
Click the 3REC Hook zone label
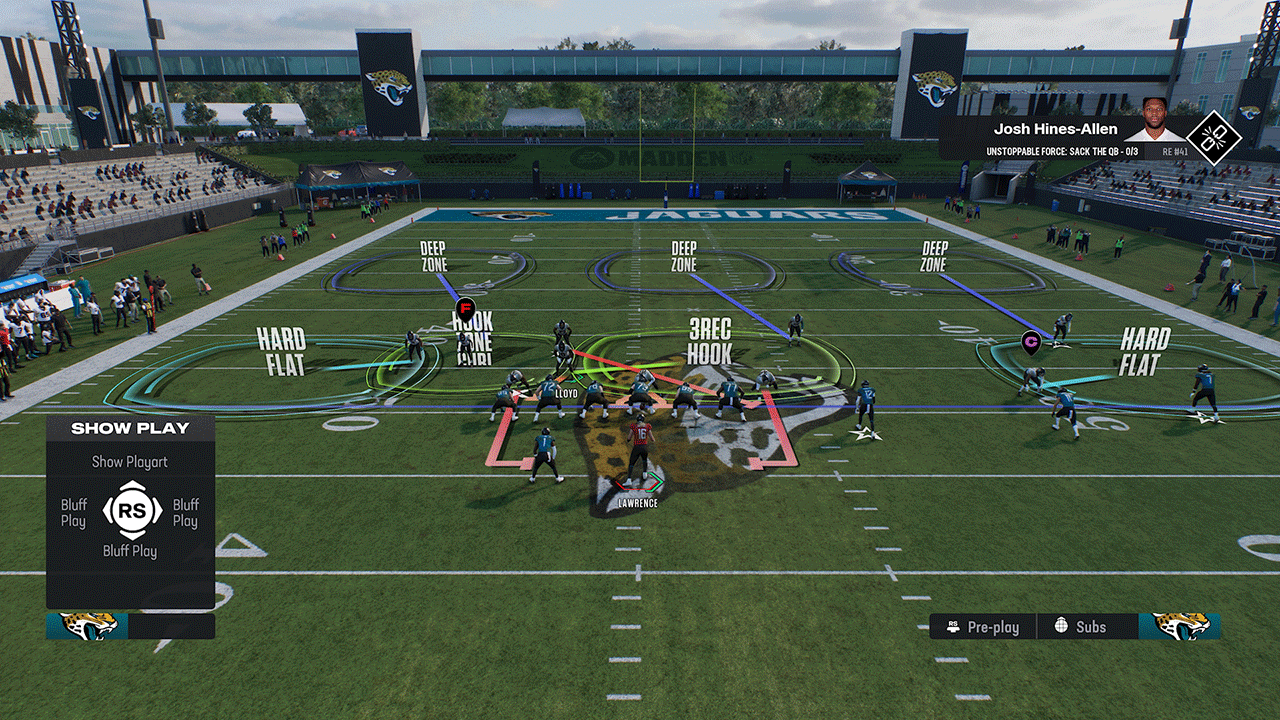tap(709, 341)
